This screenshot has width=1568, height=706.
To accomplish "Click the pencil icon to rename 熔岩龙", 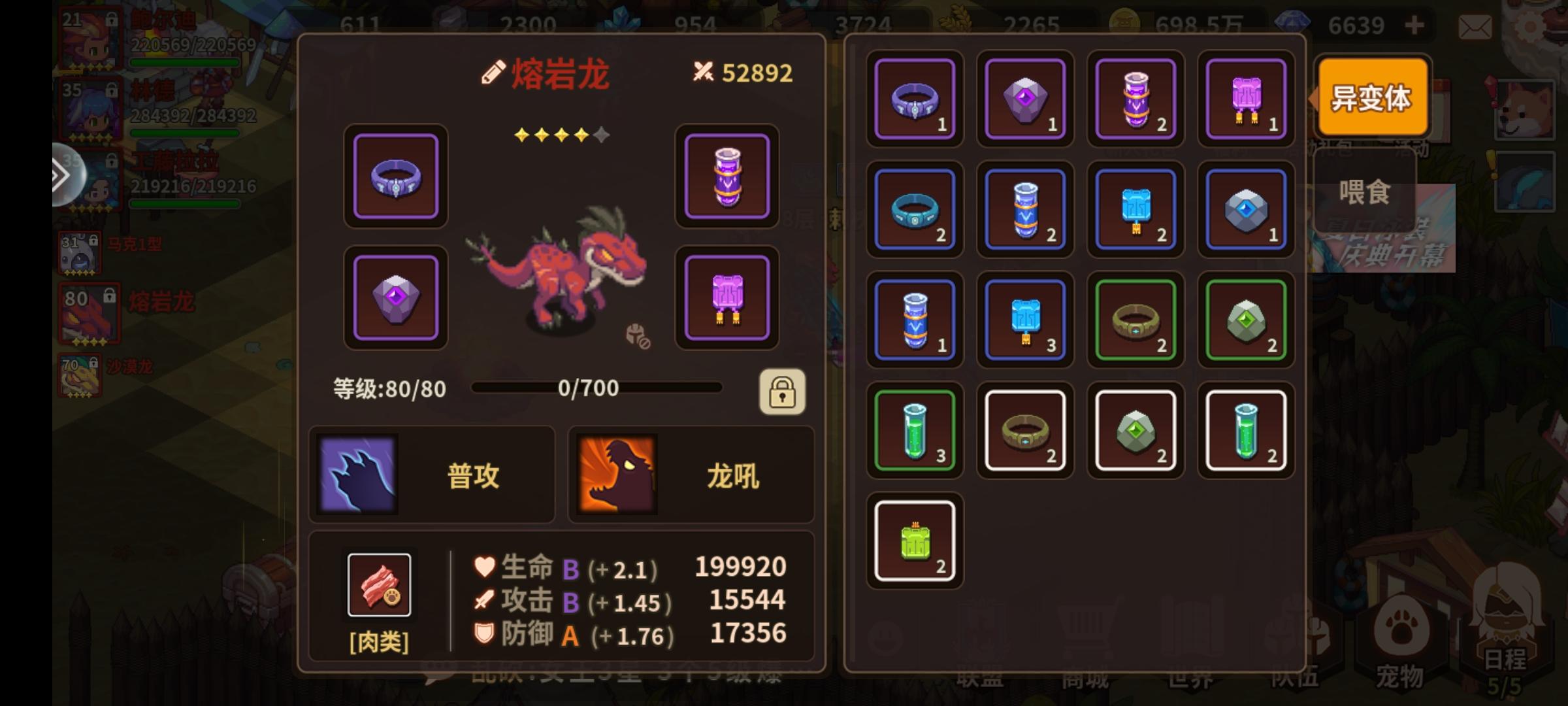I will tap(495, 73).
